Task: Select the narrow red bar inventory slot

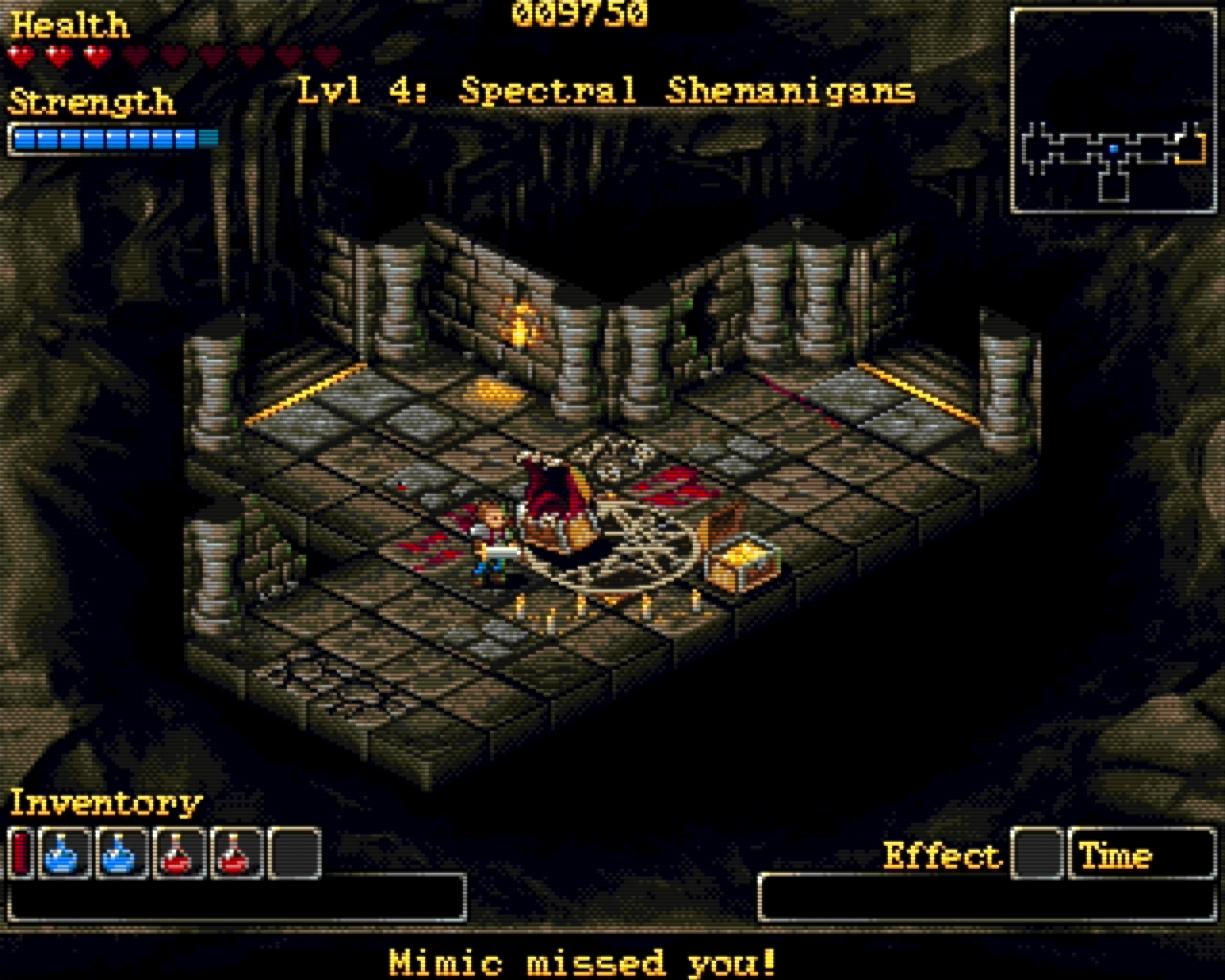Action: coord(21,853)
